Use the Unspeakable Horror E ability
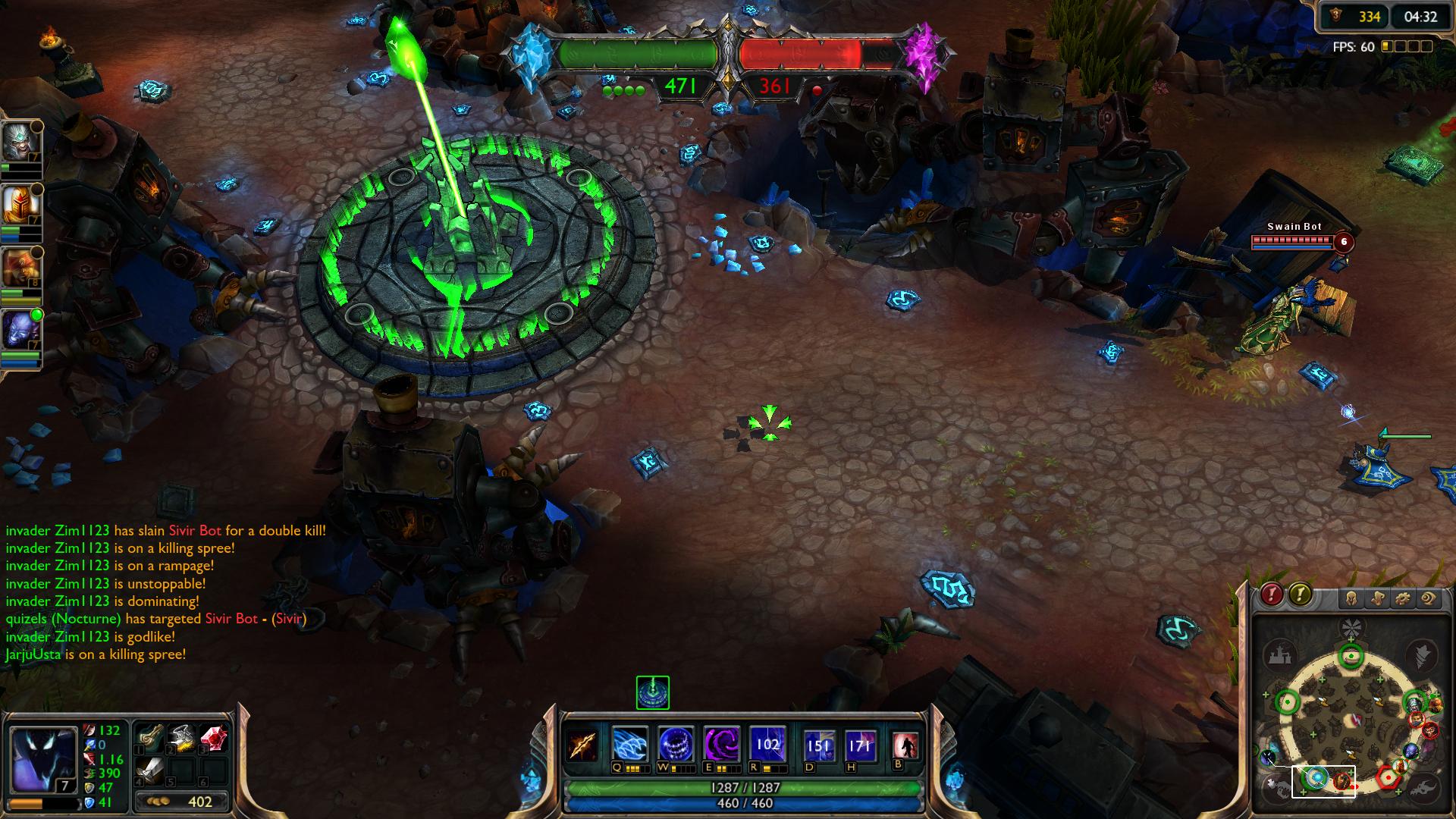This screenshot has height=819, width=1456. tap(720, 744)
